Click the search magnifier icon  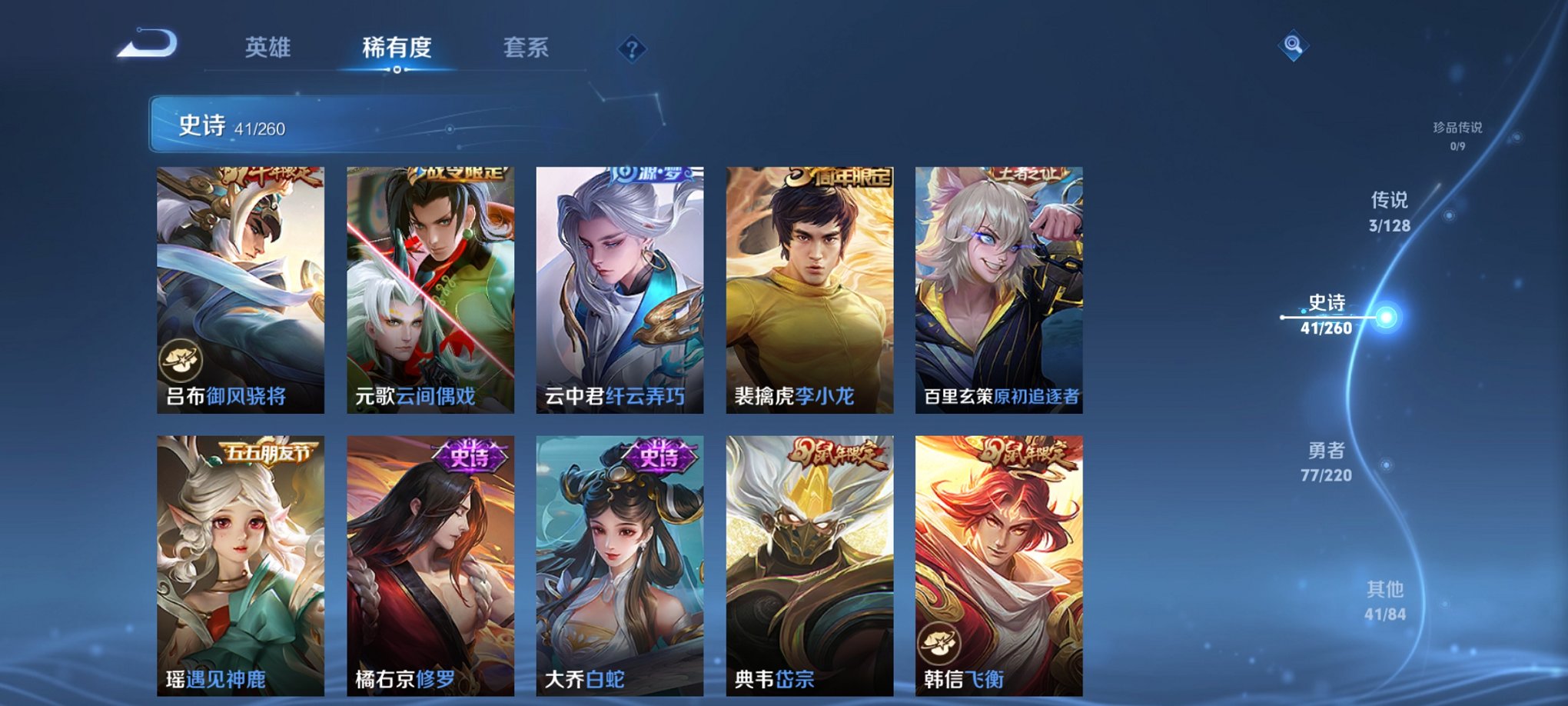[1294, 47]
